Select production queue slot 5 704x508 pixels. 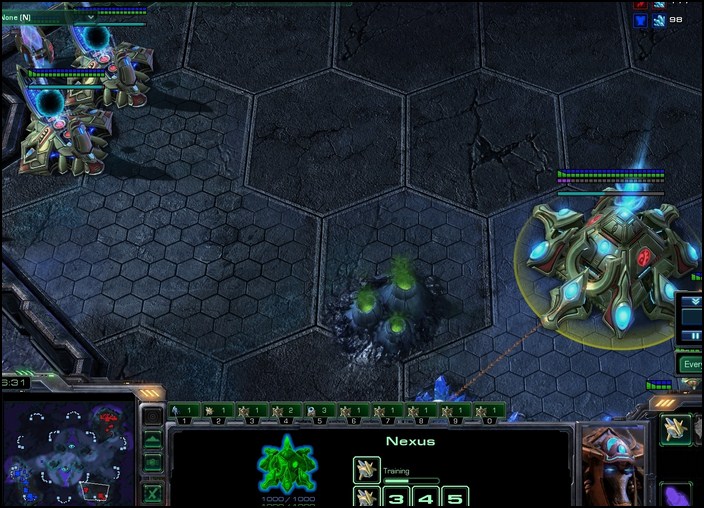(455, 497)
